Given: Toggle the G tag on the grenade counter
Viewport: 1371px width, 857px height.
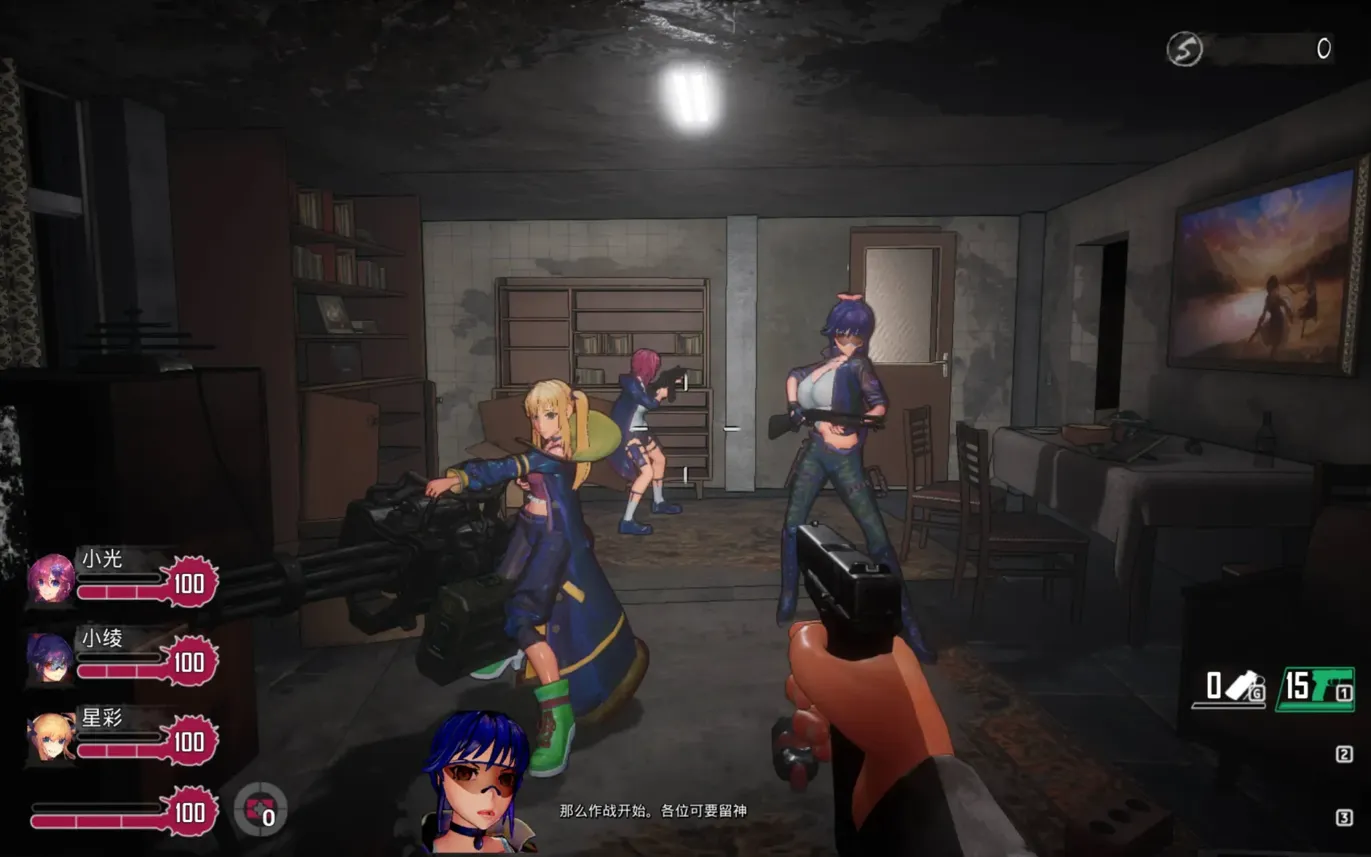Looking at the screenshot, I should point(1257,693).
